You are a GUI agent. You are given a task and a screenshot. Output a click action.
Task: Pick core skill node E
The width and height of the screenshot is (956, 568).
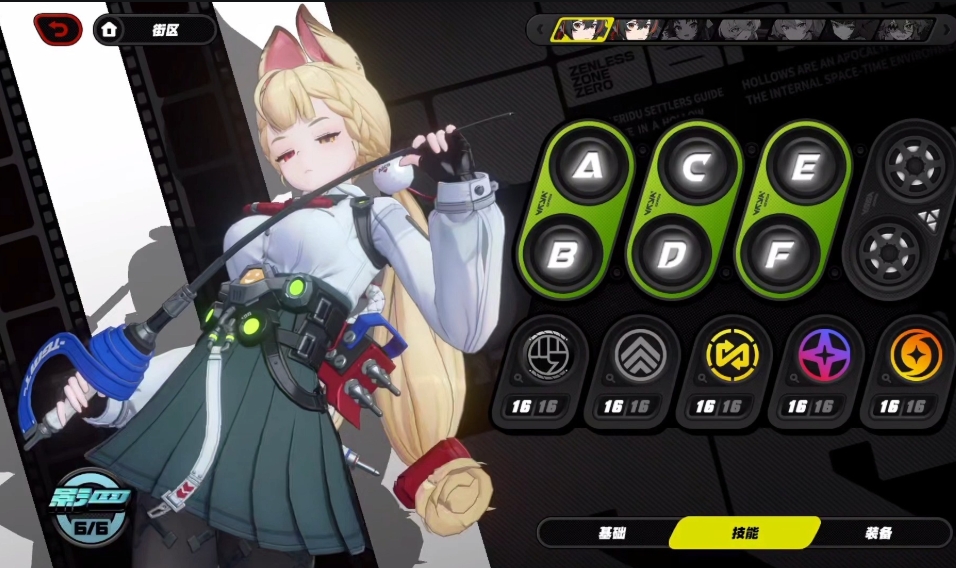tap(803, 167)
